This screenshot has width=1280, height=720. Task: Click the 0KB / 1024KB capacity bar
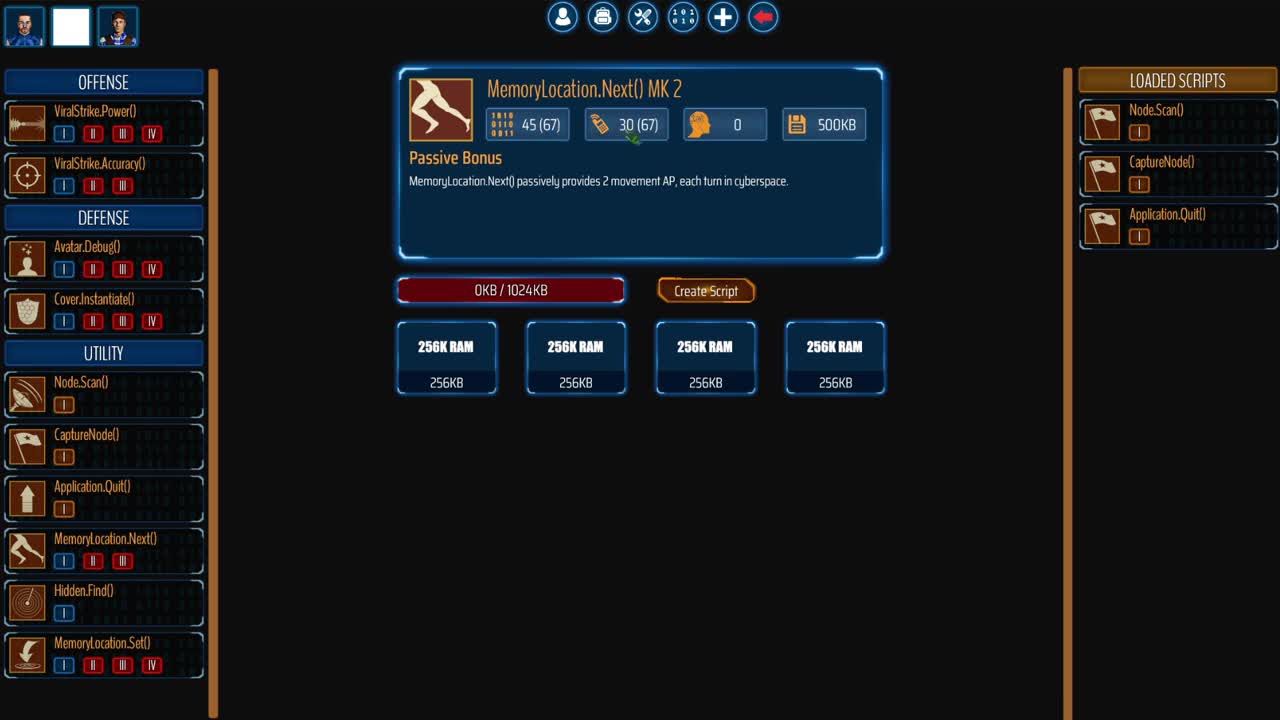tap(511, 290)
